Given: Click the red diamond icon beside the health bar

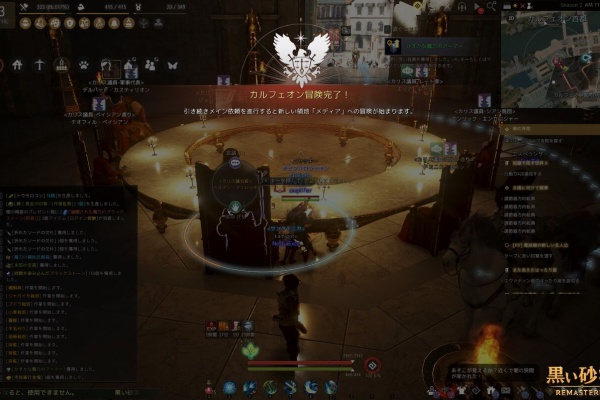Looking at the screenshot, I should point(372,365).
